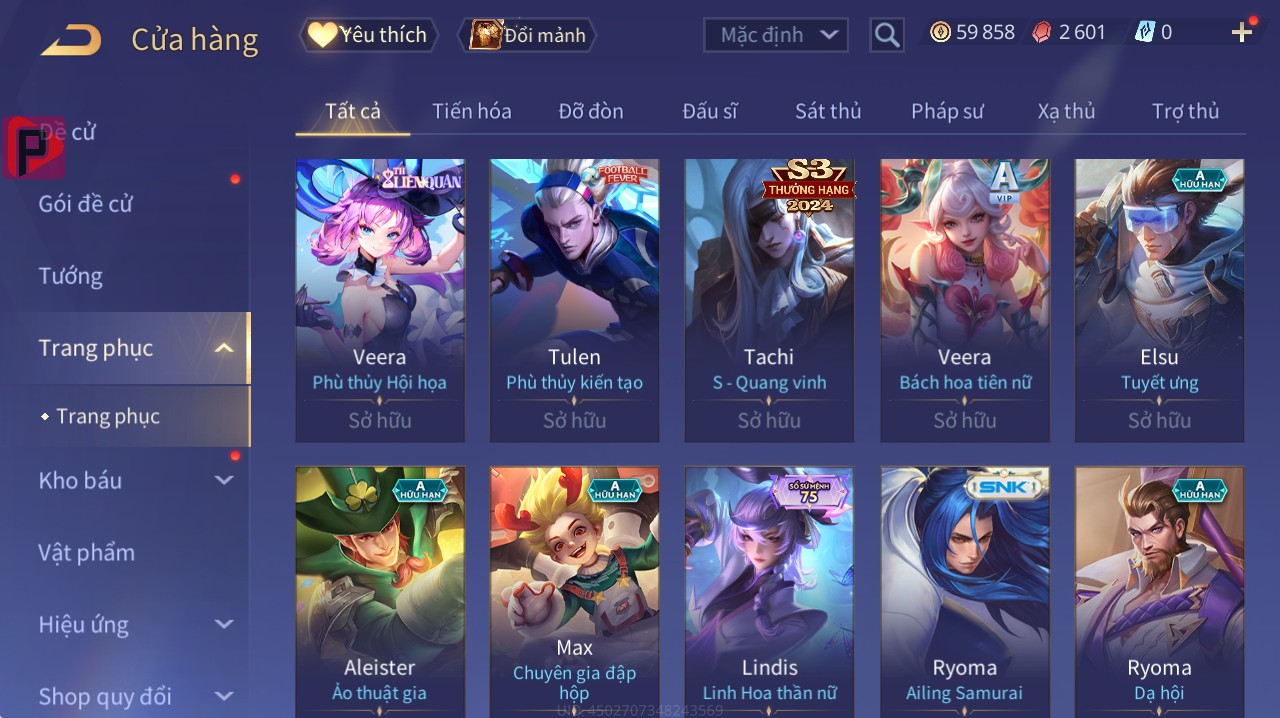Choose the Xạ thủ tab

click(1066, 111)
